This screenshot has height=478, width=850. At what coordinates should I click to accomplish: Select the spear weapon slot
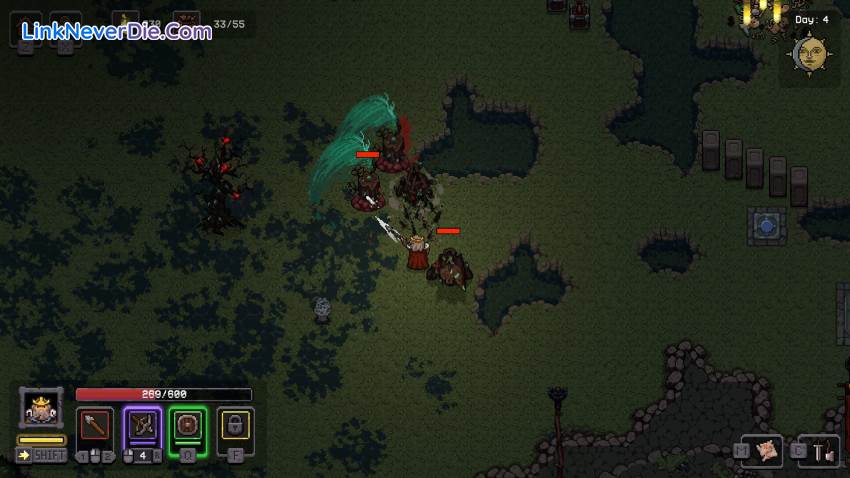(x=96, y=425)
